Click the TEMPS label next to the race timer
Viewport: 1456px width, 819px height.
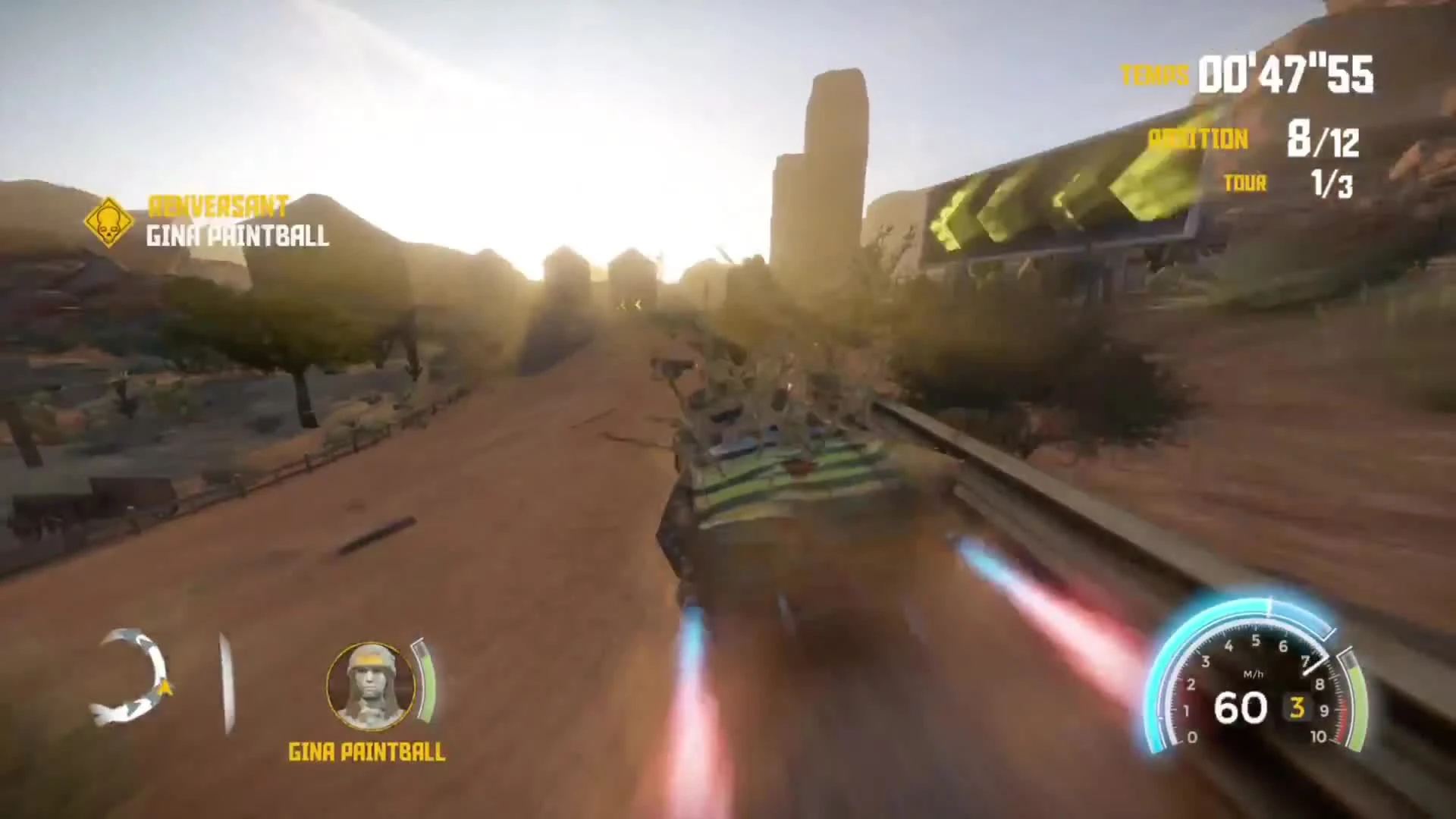[x=1153, y=74]
